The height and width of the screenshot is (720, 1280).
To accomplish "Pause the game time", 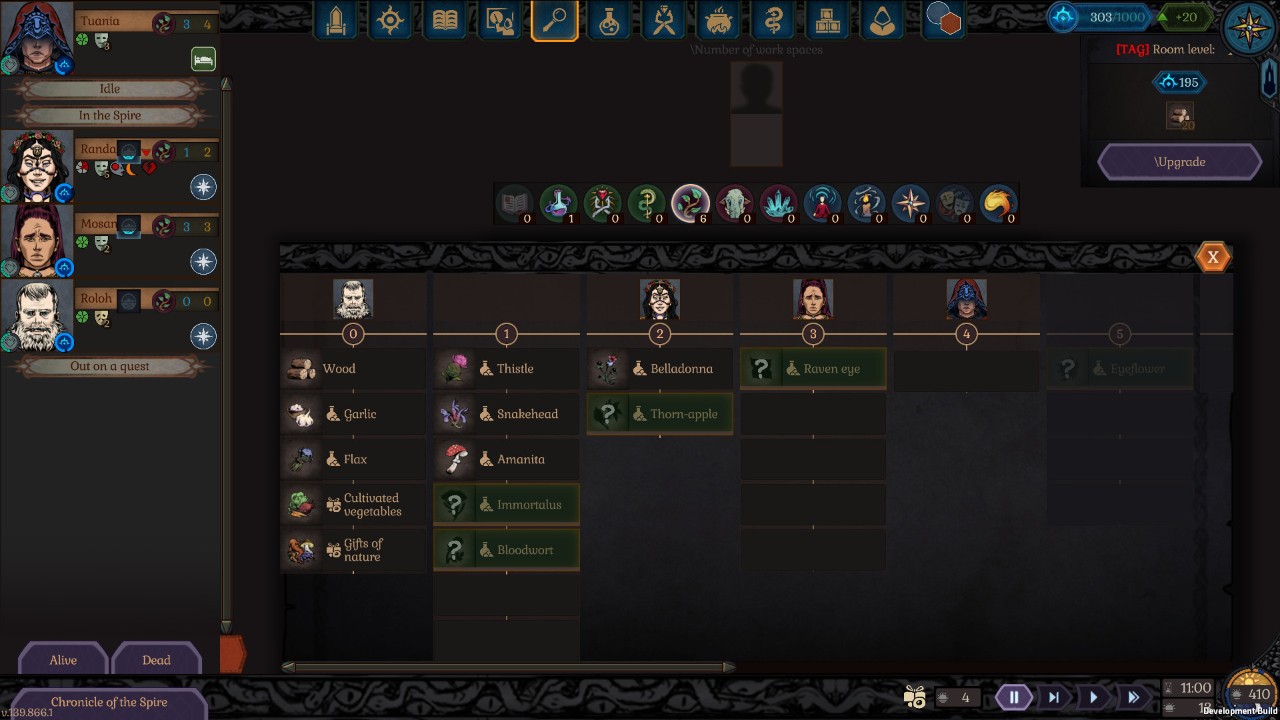I will pyautogui.click(x=1013, y=697).
